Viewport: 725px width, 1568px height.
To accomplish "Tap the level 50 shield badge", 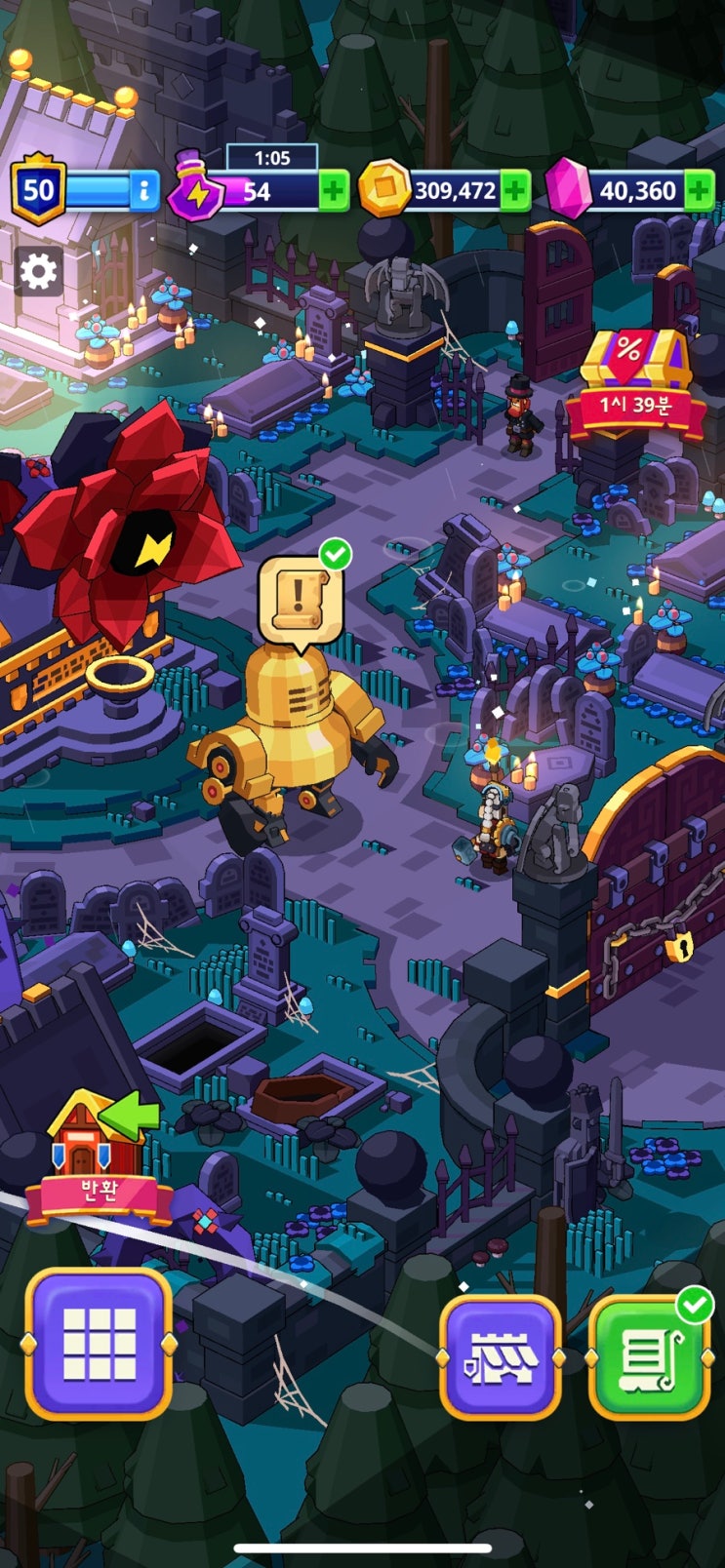I will (x=38, y=190).
